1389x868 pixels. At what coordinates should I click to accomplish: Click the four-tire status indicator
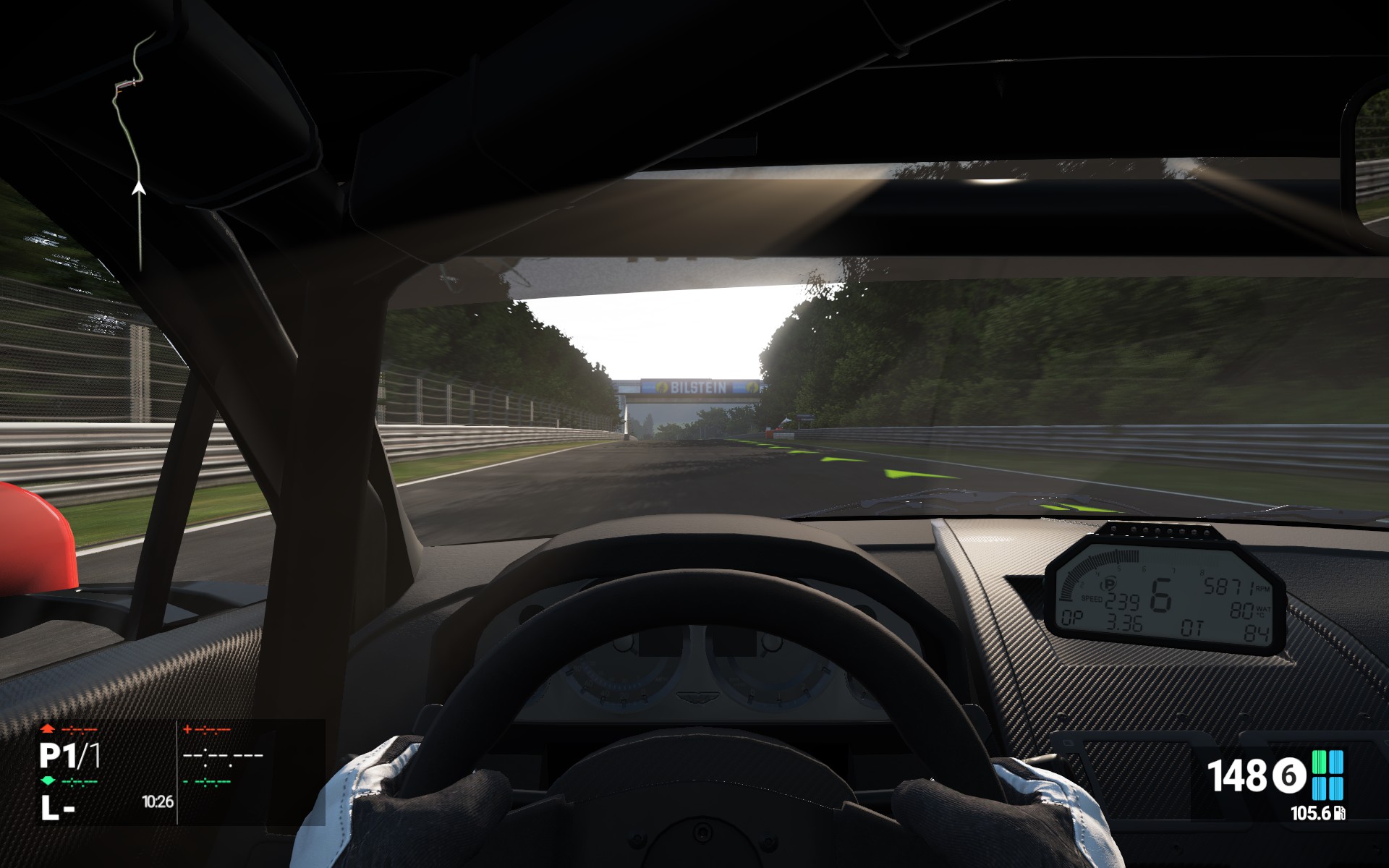click(x=1328, y=775)
